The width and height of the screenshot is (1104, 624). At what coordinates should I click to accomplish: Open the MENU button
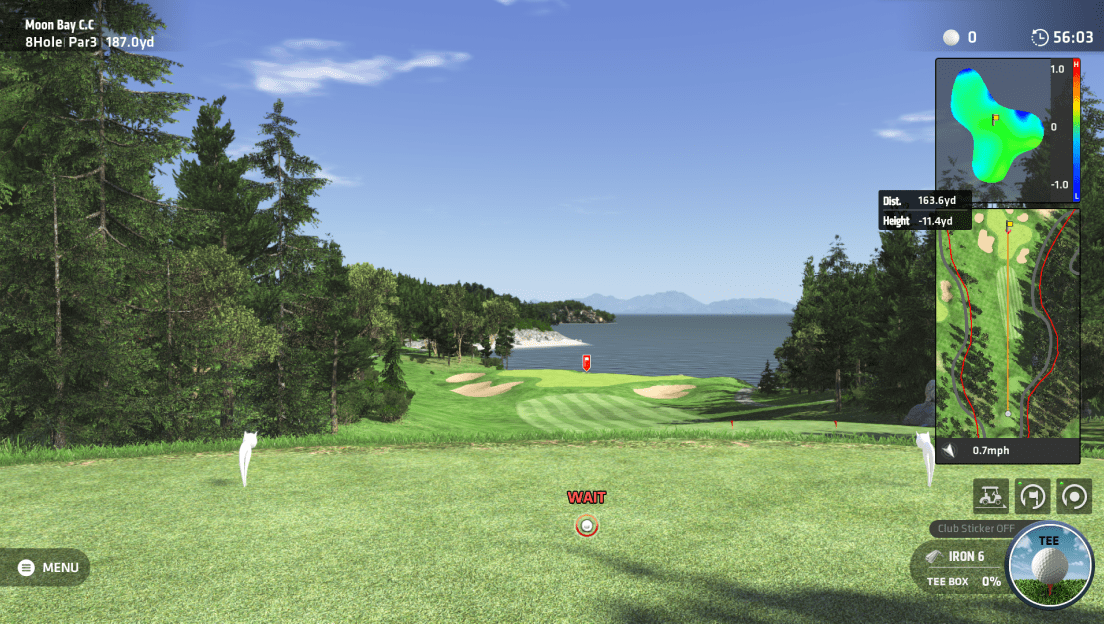(x=48, y=568)
